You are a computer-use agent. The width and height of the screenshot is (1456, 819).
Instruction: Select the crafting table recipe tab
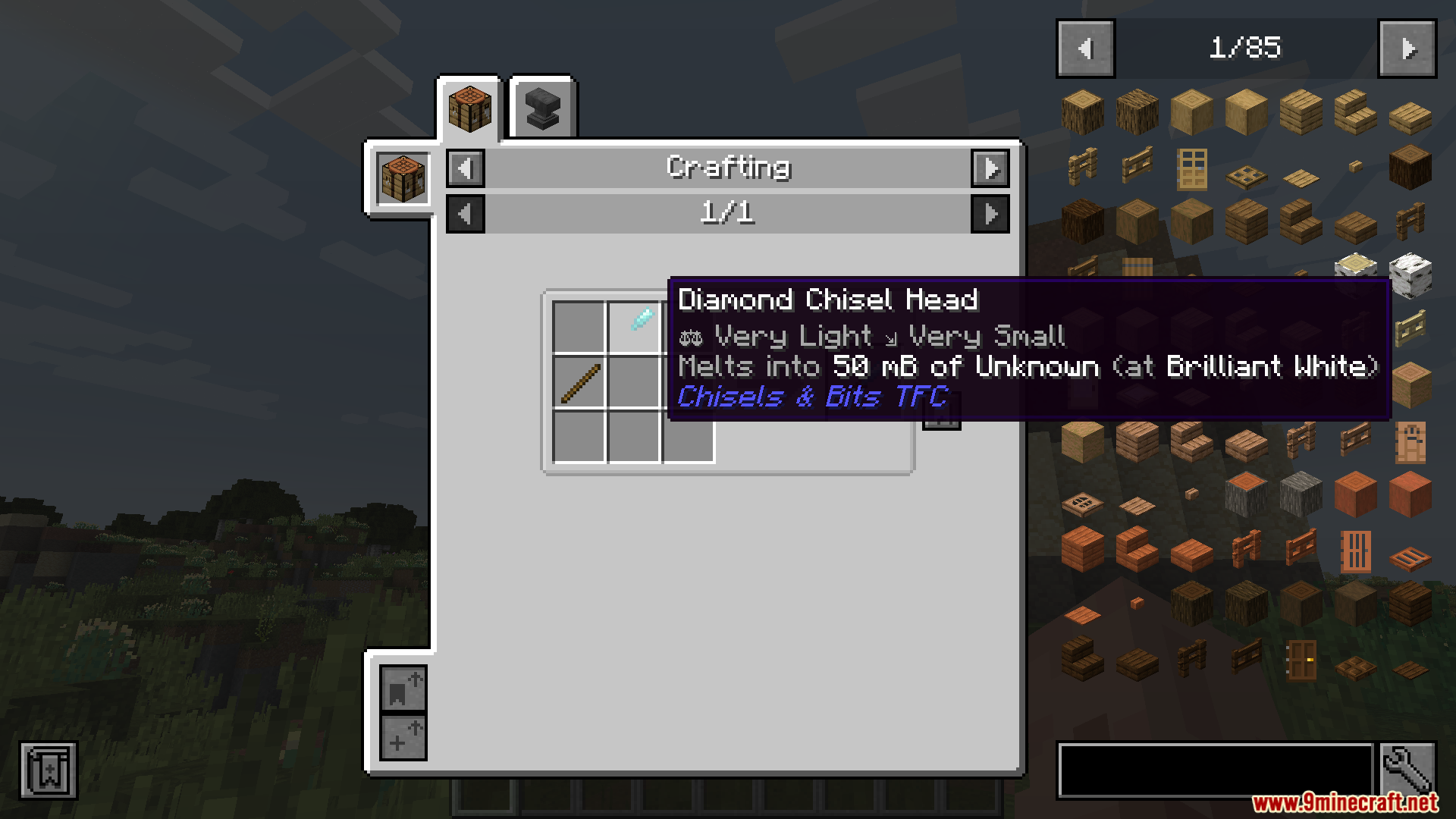(469, 108)
